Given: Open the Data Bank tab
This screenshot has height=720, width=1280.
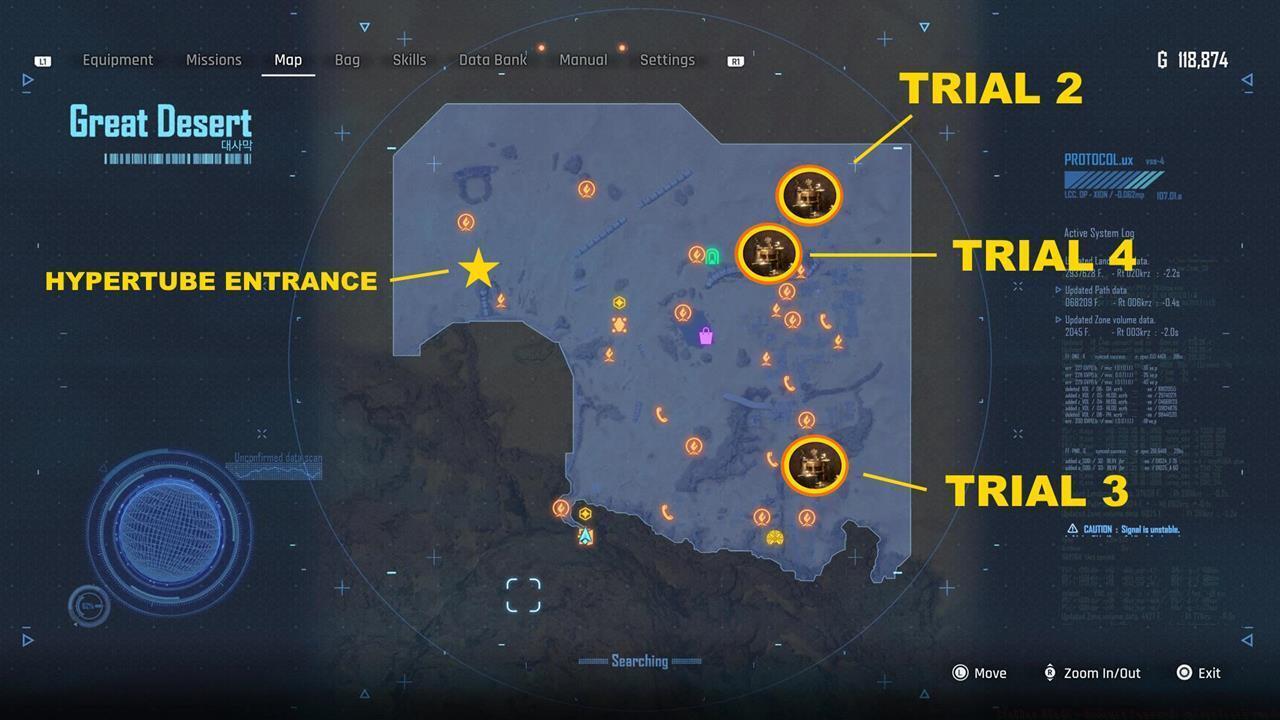Looking at the screenshot, I should coord(493,60).
